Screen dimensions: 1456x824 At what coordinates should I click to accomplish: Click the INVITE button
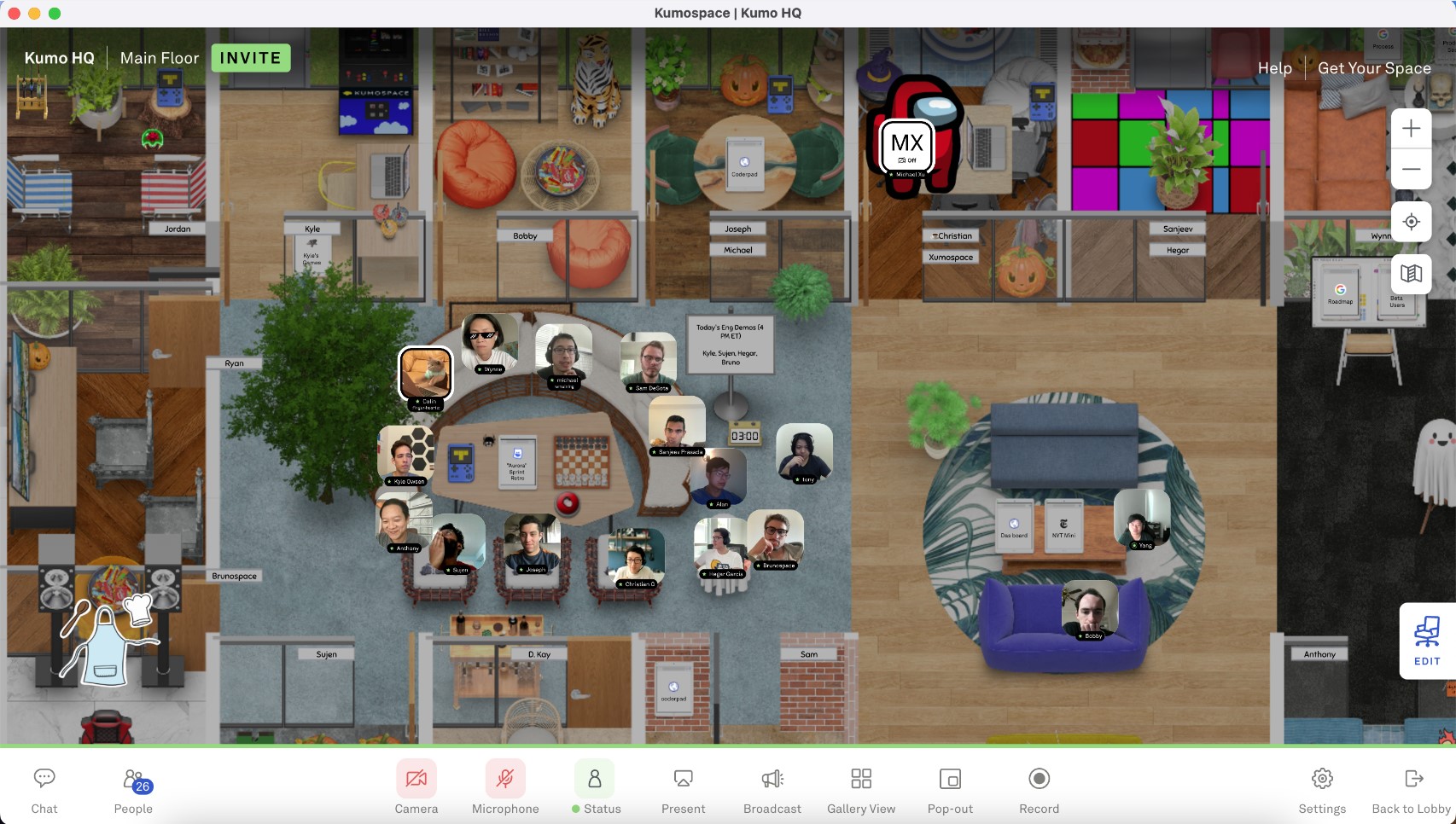click(249, 57)
